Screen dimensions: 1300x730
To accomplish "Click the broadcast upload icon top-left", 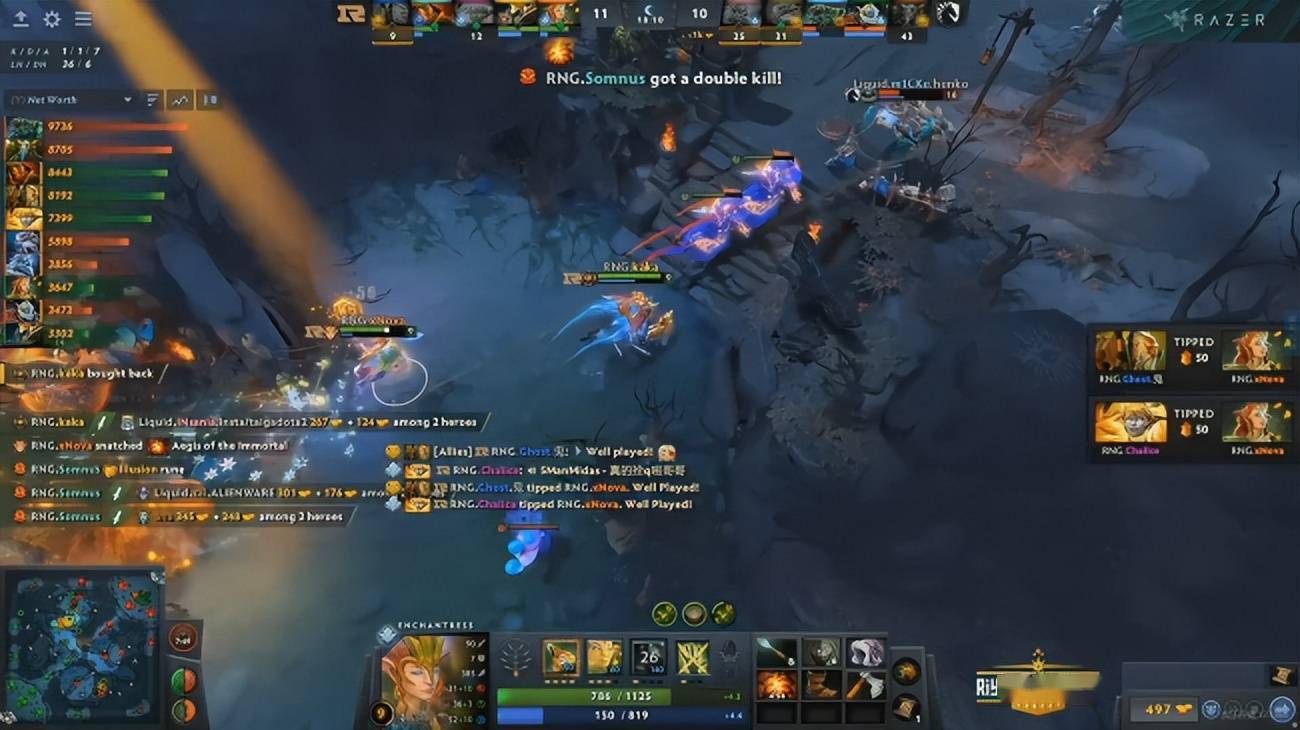I will pos(20,17).
